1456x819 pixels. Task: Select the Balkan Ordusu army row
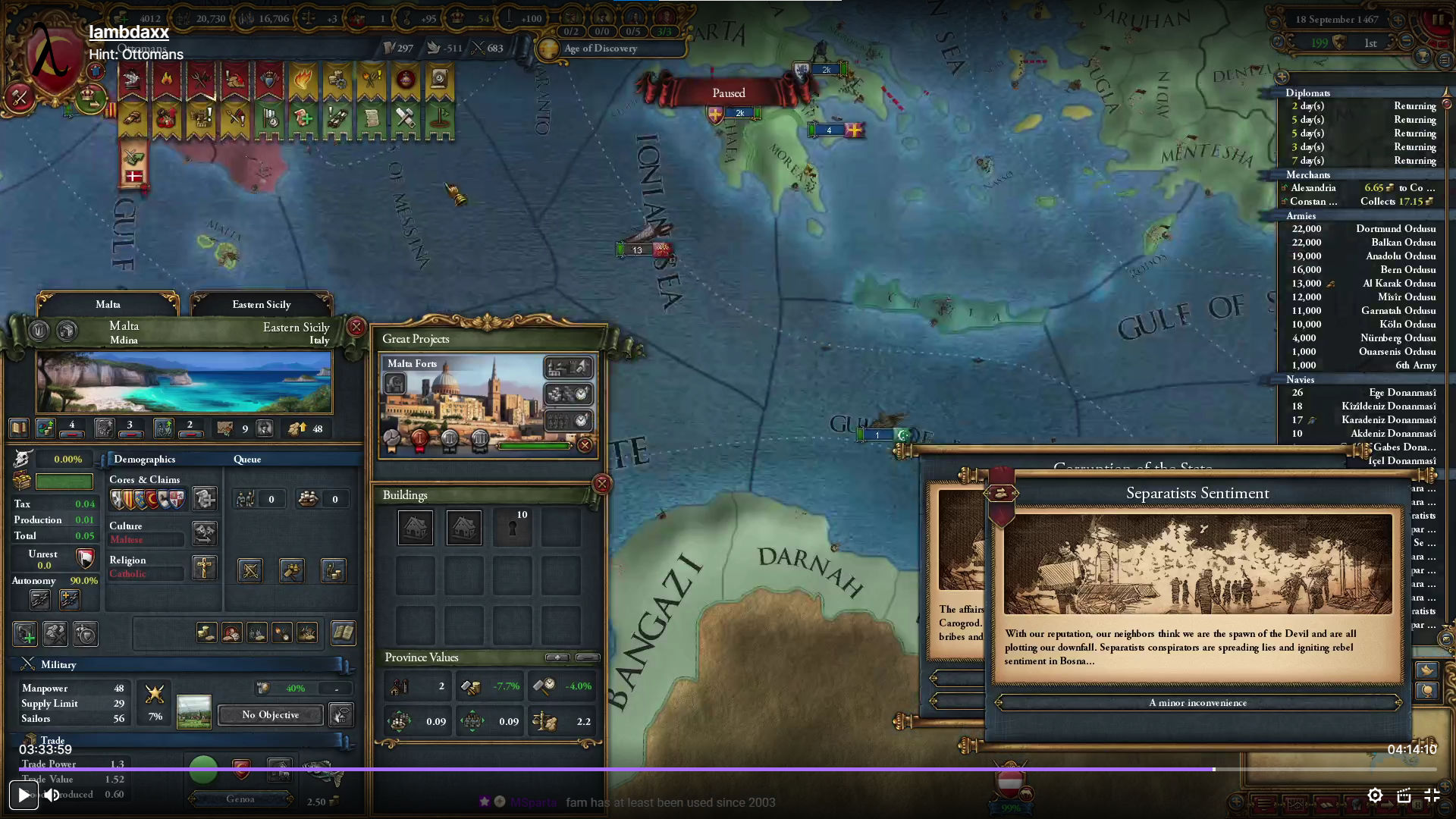[1363, 243]
